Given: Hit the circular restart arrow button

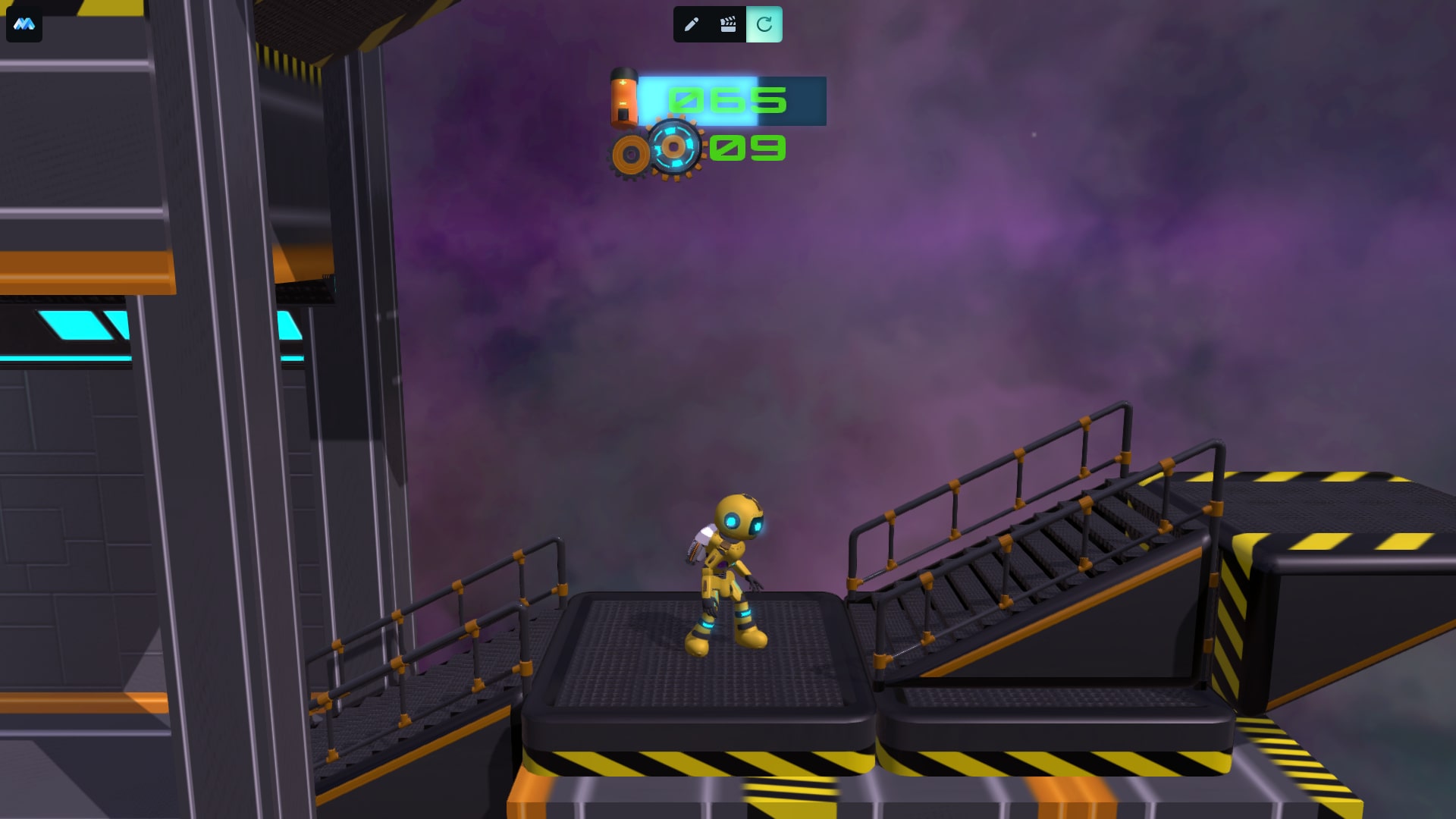Looking at the screenshot, I should pos(764,24).
